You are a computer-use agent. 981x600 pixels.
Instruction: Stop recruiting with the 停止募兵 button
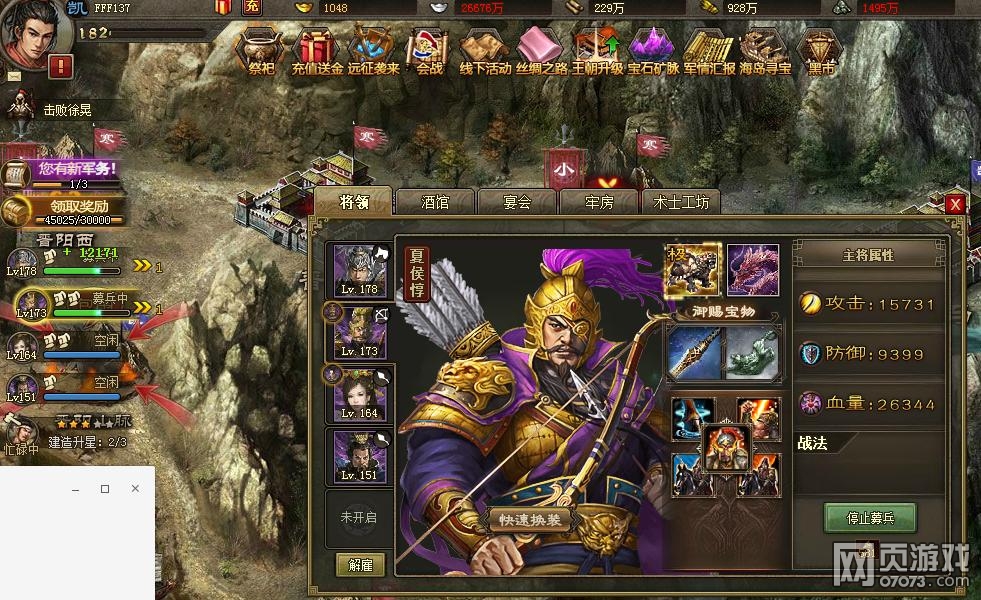coord(869,518)
